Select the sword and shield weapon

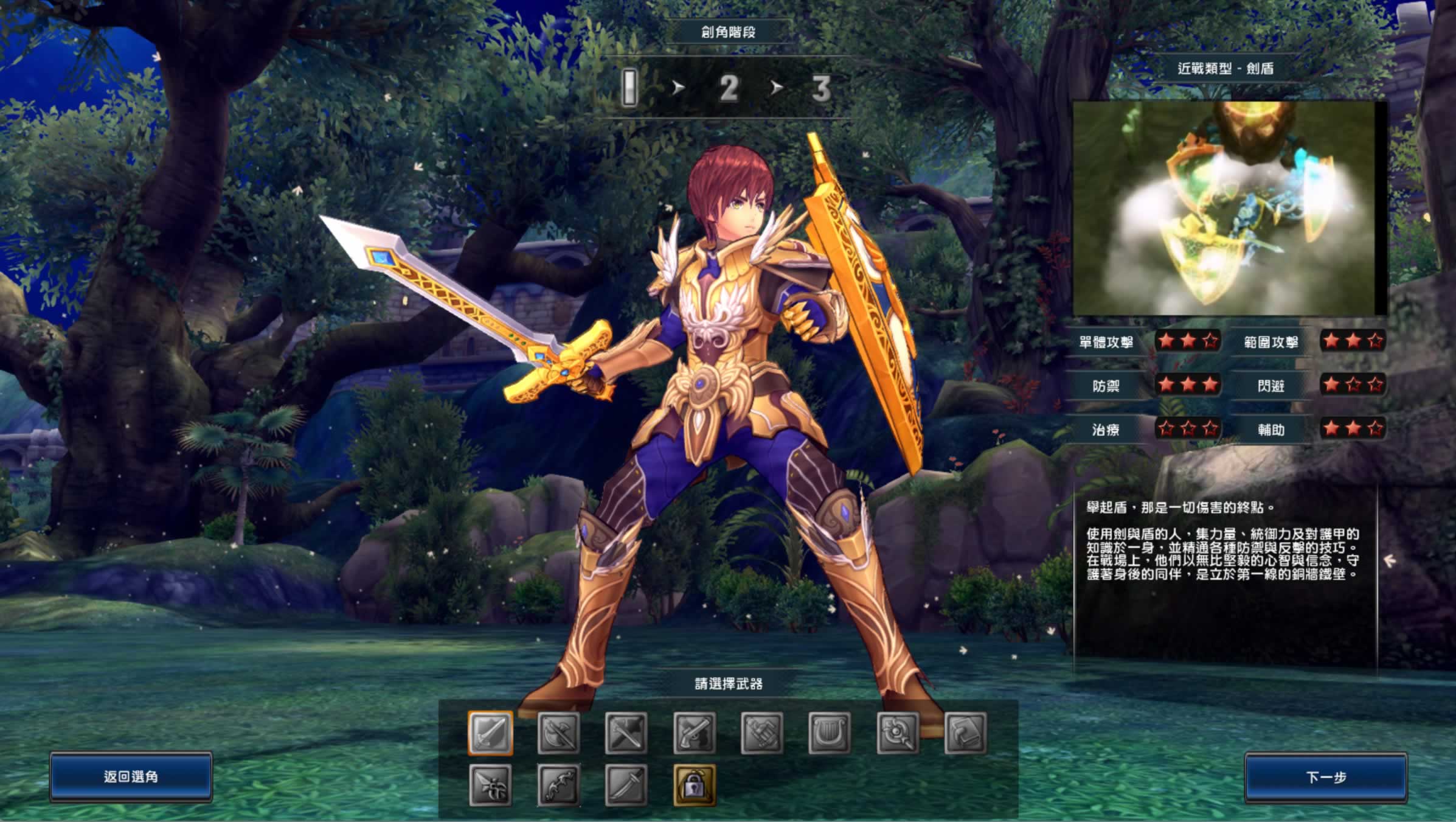click(x=490, y=733)
